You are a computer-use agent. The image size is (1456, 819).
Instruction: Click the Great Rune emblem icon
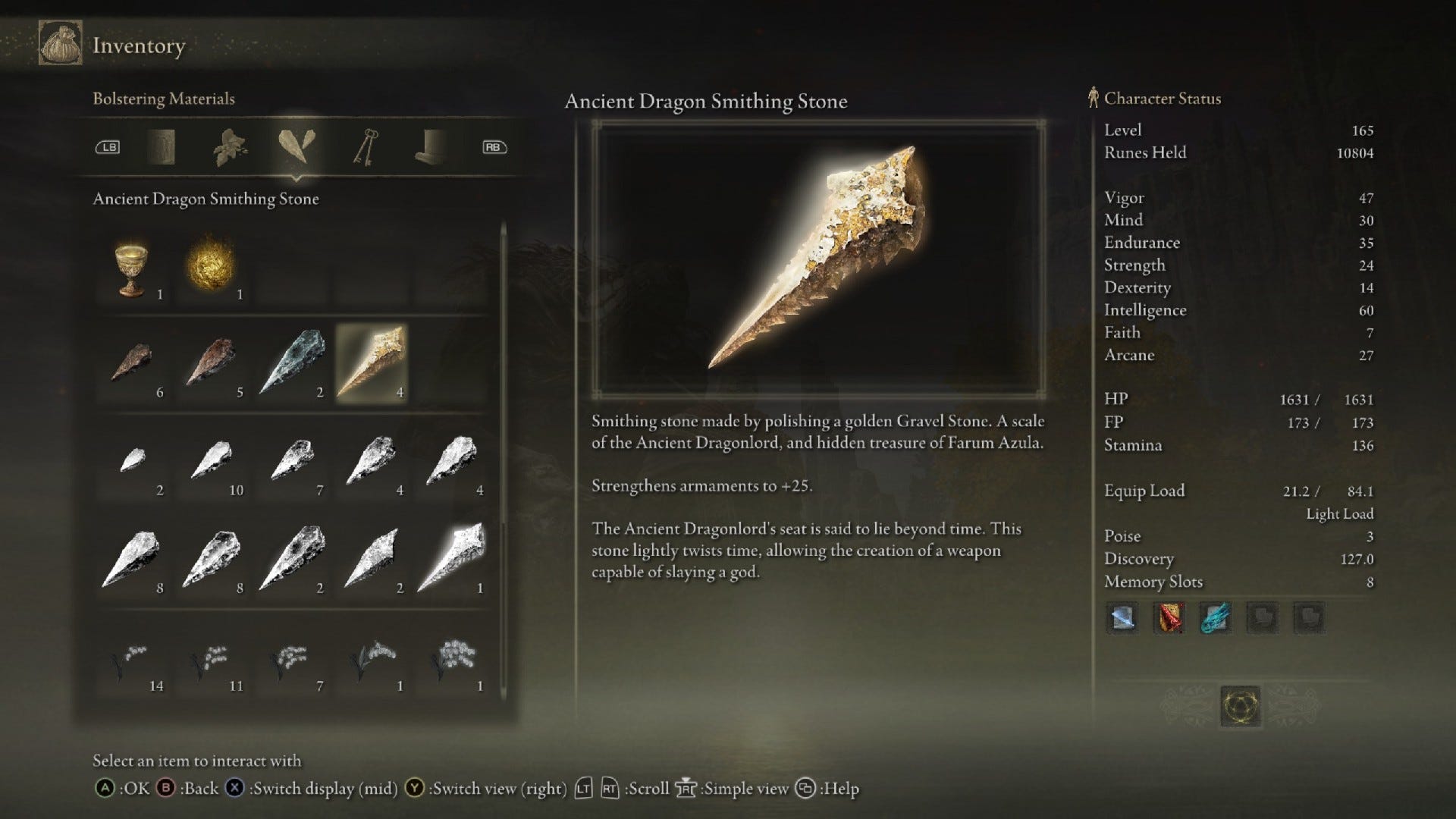click(x=1241, y=706)
